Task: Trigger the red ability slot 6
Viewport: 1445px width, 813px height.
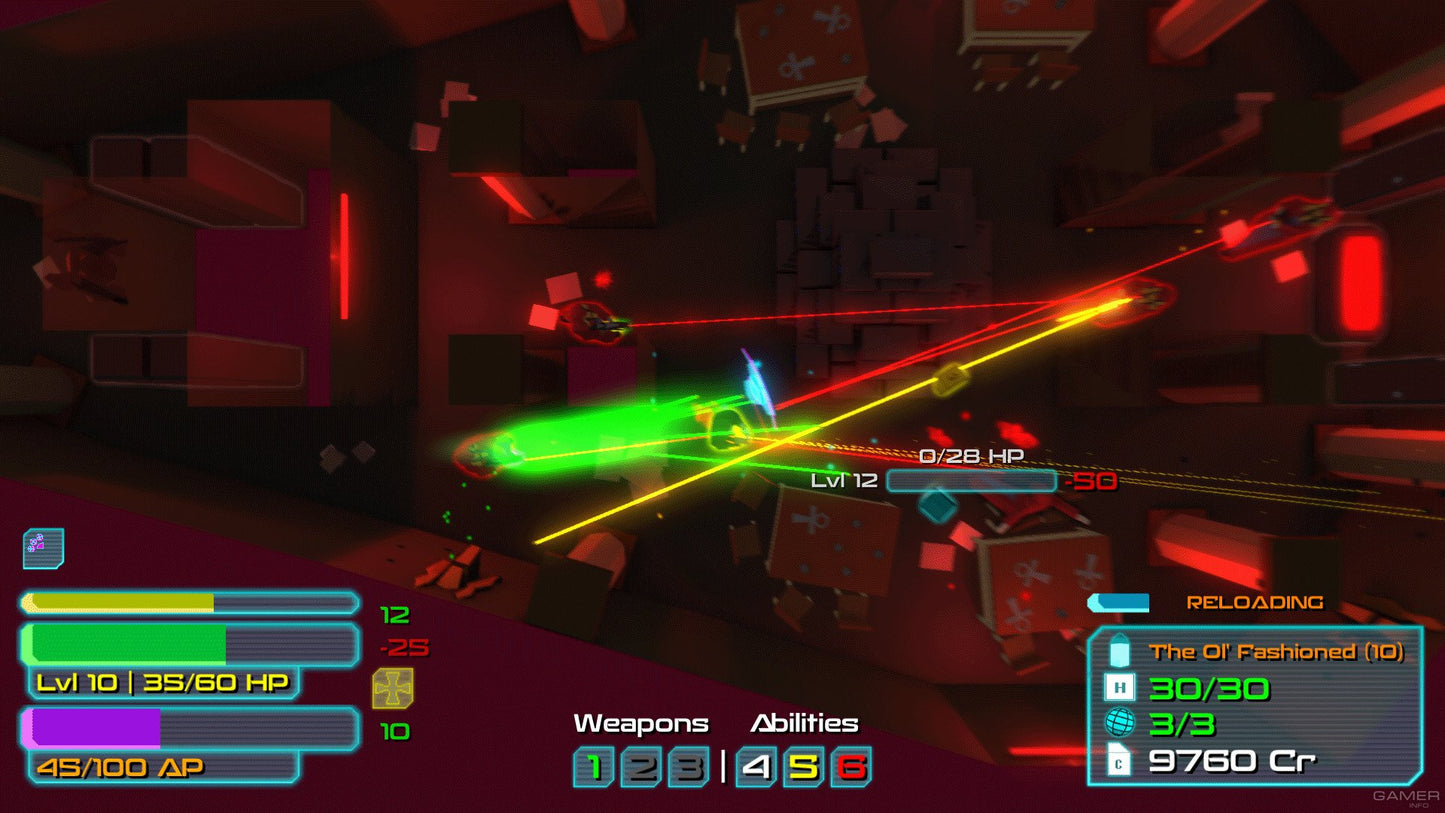Action: click(x=851, y=767)
